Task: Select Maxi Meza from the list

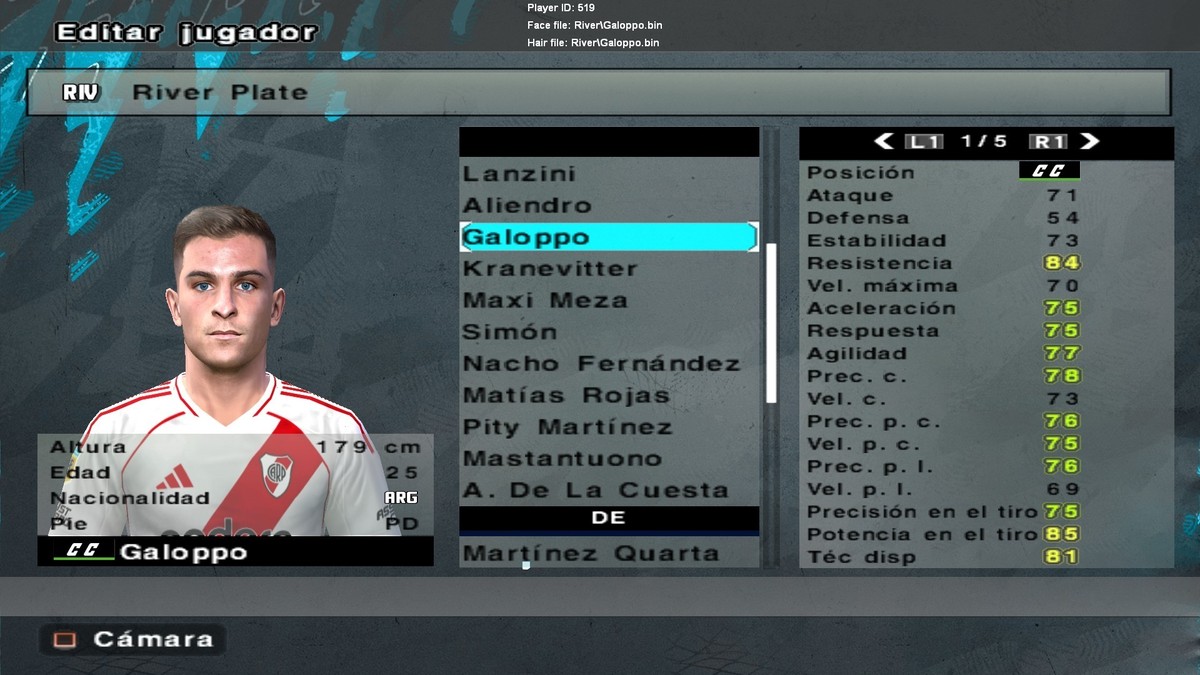Action: tap(545, 301)
